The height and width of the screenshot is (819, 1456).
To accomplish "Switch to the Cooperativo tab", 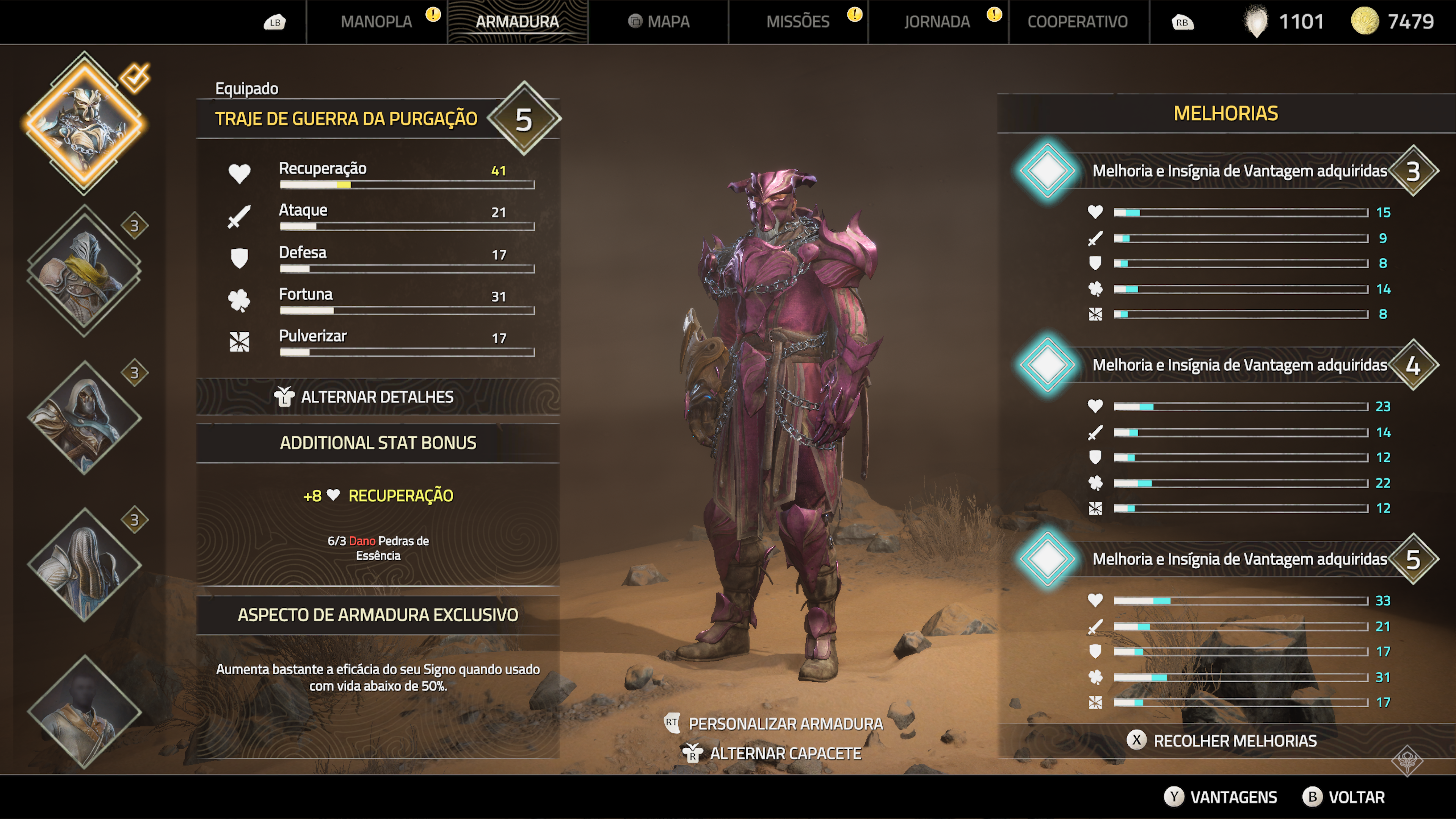I will (x=1077, y=22).
